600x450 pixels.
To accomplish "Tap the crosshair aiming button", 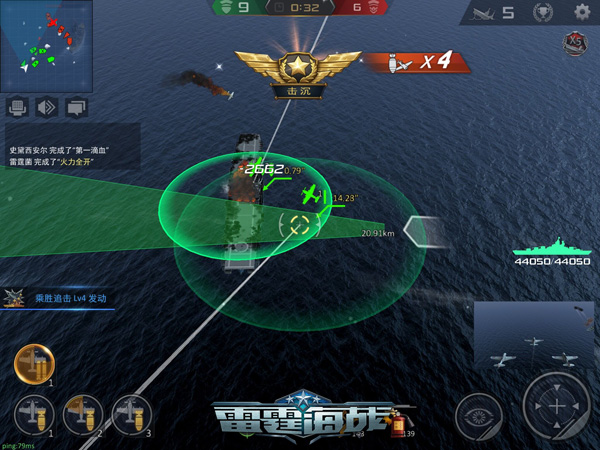I will click(558, 407).
